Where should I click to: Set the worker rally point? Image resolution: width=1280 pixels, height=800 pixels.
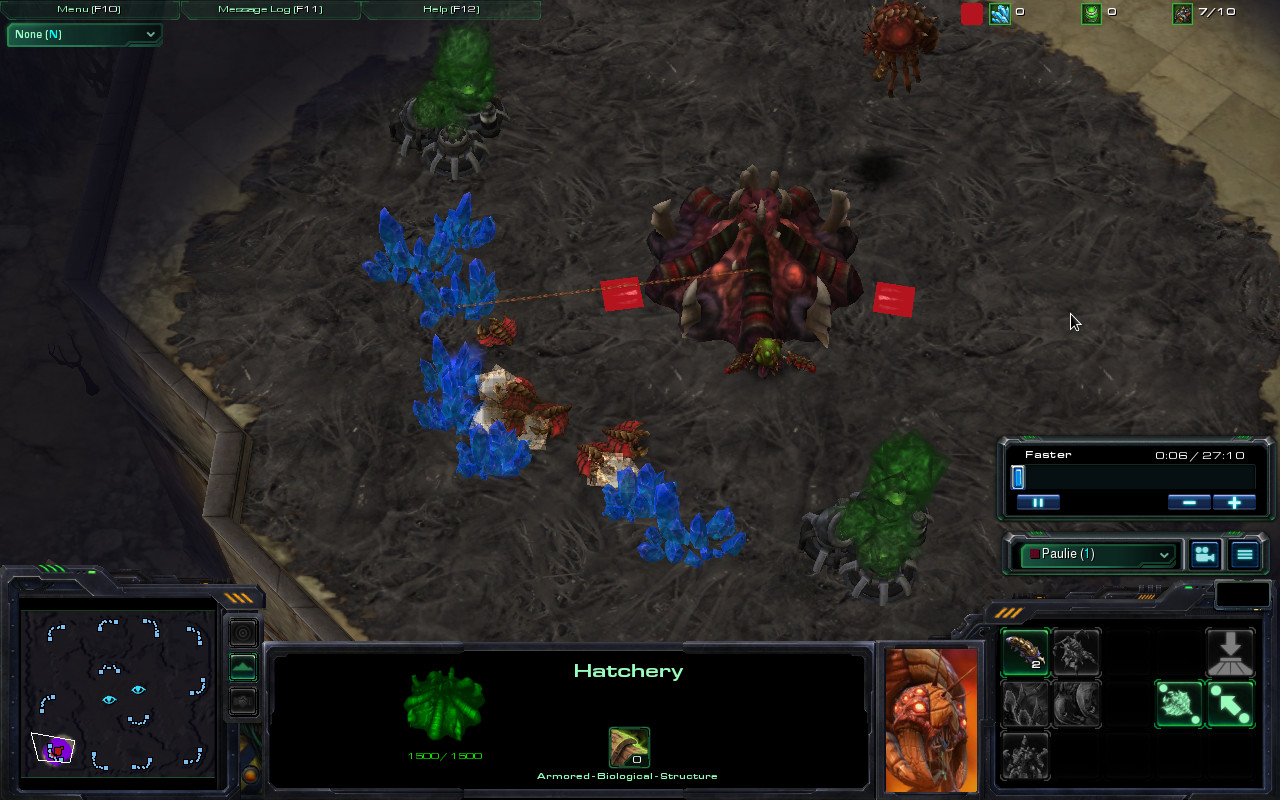pos(1179,704)
